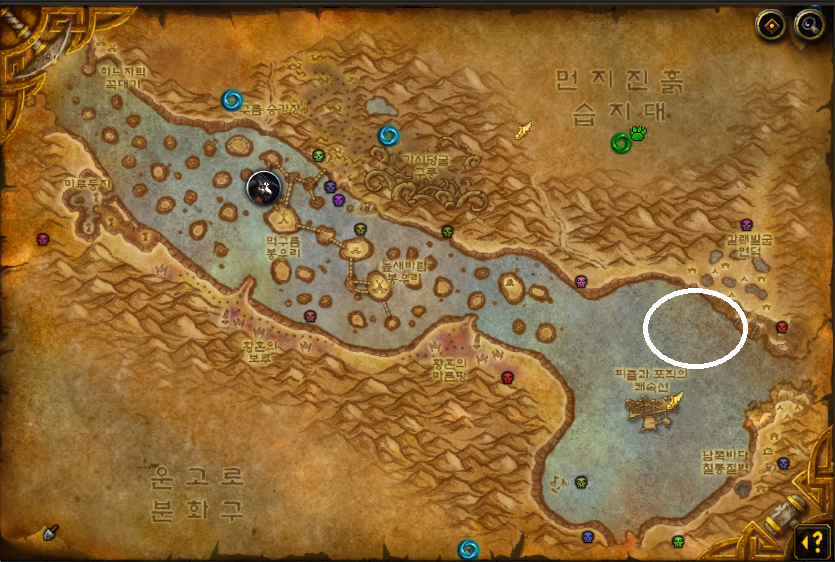Open the question mark help button

[x=809, y=541]
